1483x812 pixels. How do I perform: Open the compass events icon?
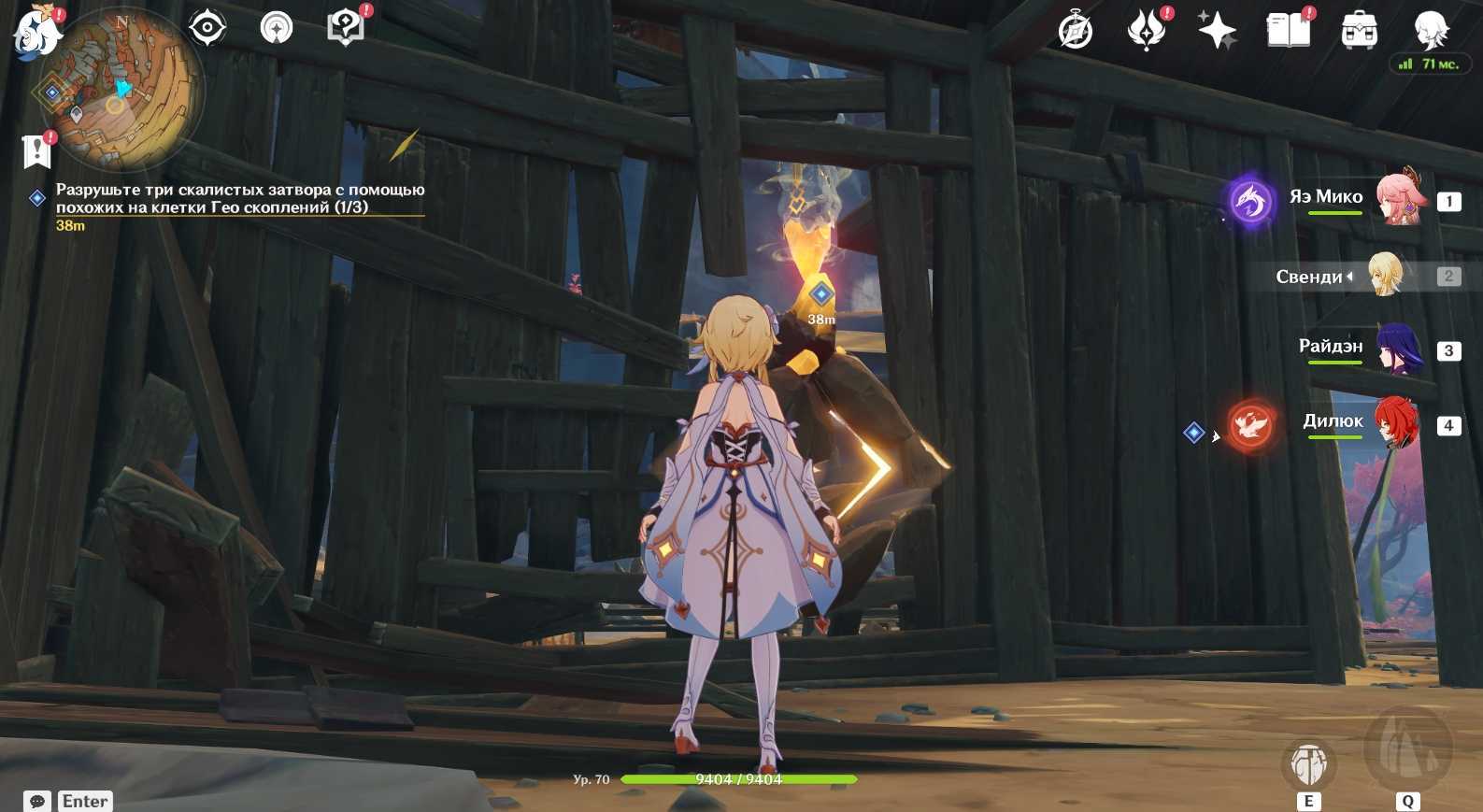(x=1075, y=30)
